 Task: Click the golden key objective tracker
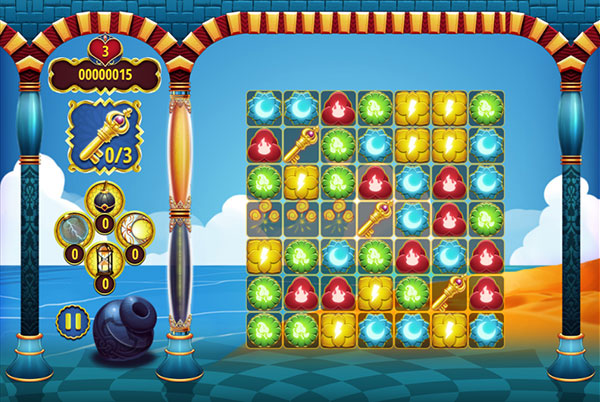[105, 133]
